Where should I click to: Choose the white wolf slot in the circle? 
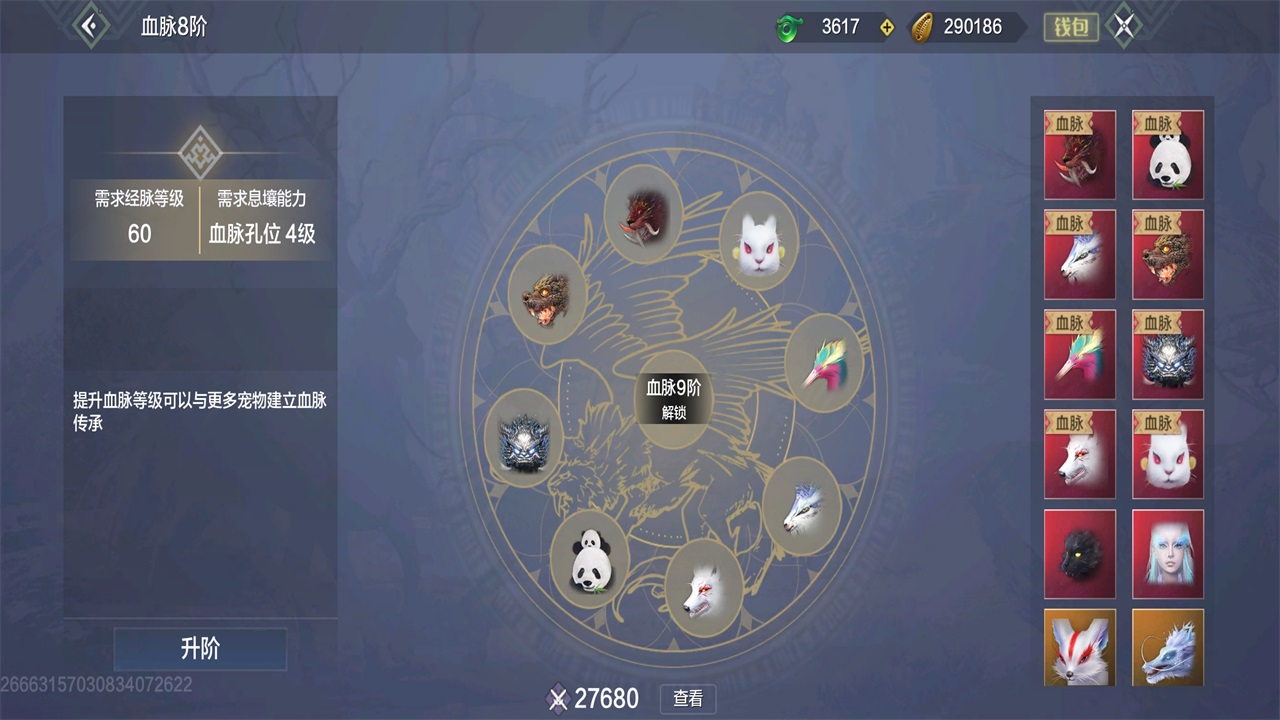pyautogui.click(x=704, y=587)
